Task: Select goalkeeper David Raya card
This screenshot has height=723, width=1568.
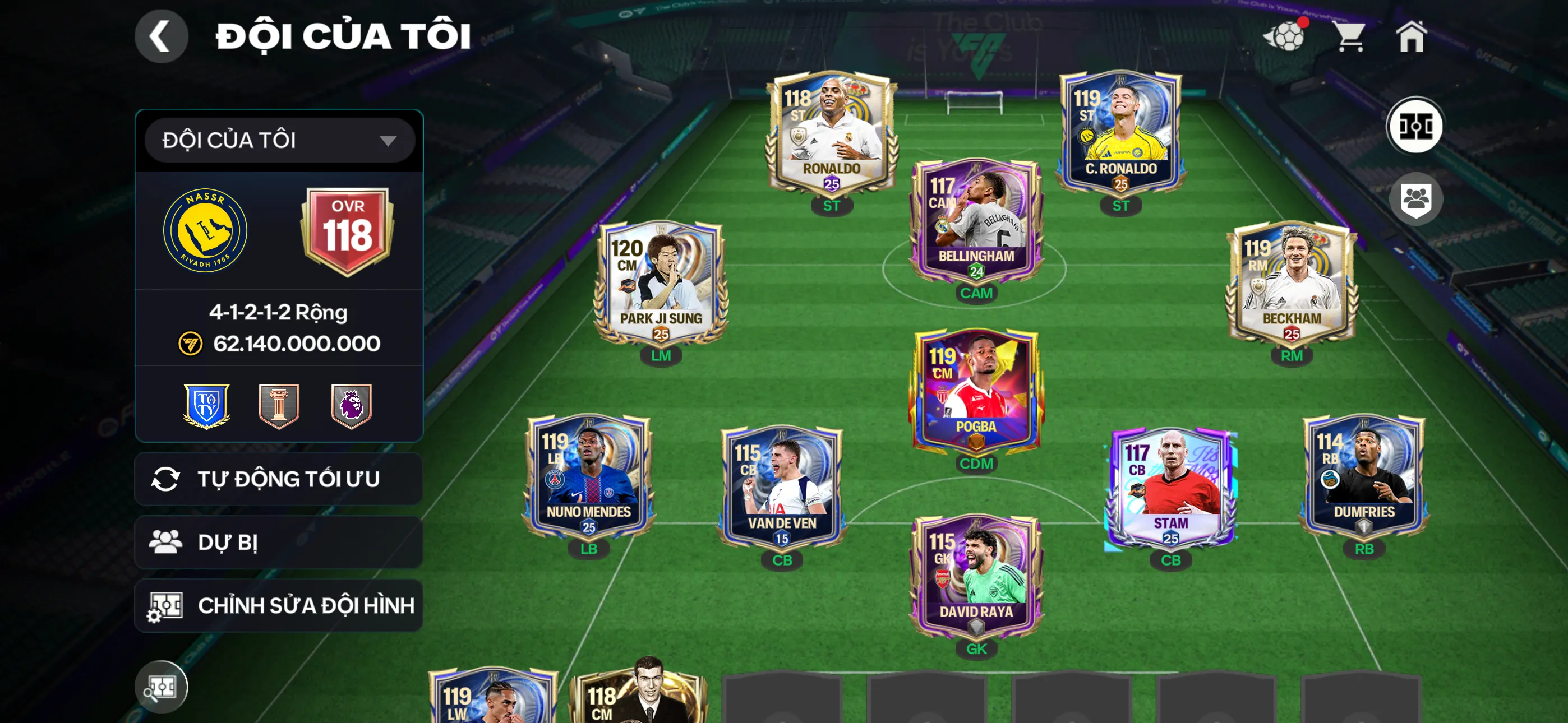Action: point(976,578)
